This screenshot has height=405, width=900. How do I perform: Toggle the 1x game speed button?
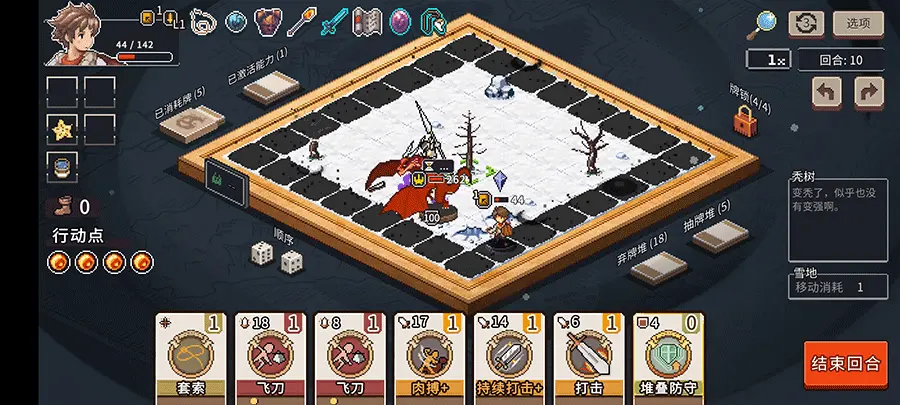(x=766, y=60)
